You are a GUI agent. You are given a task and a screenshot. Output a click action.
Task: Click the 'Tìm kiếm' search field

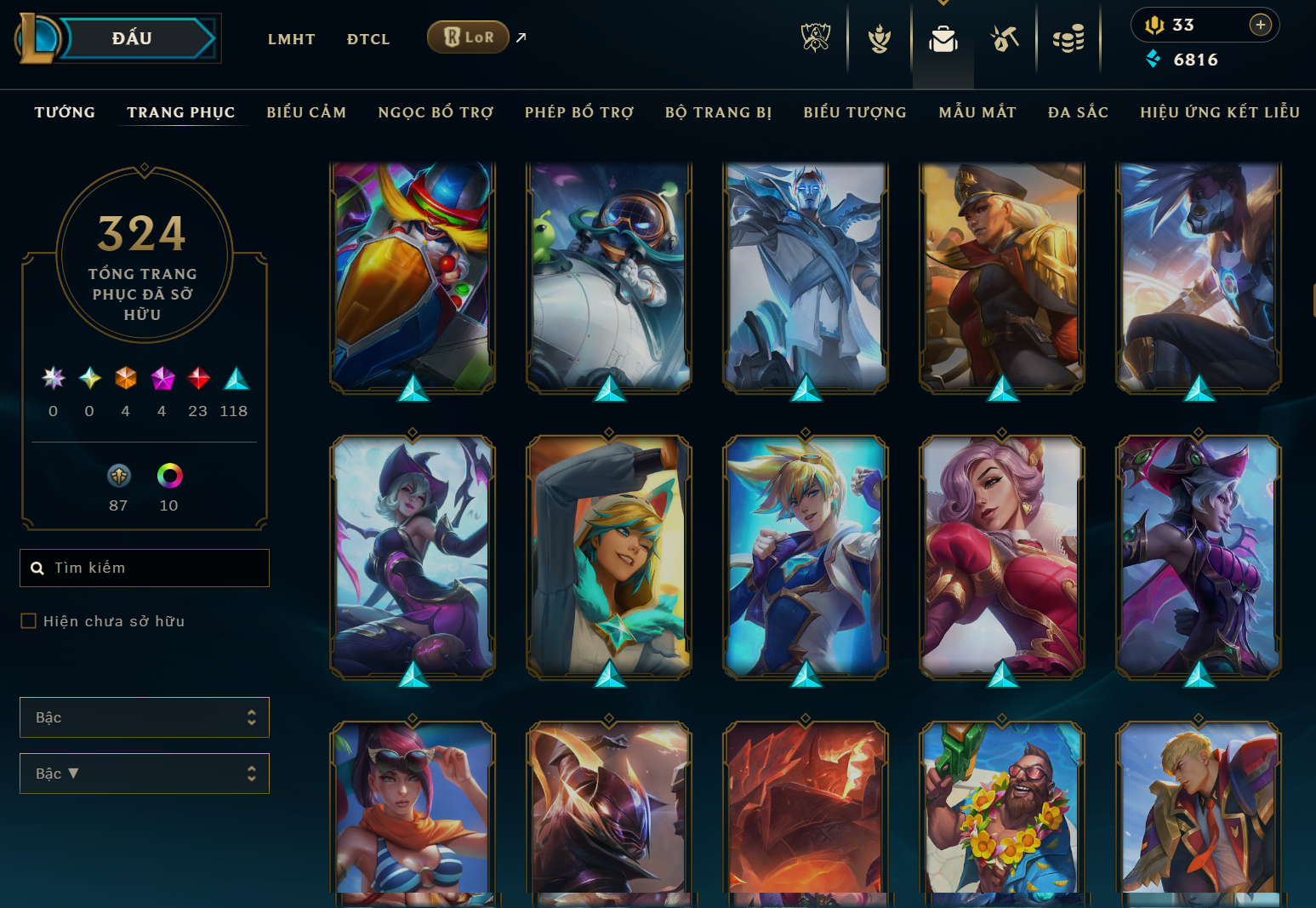144,568
